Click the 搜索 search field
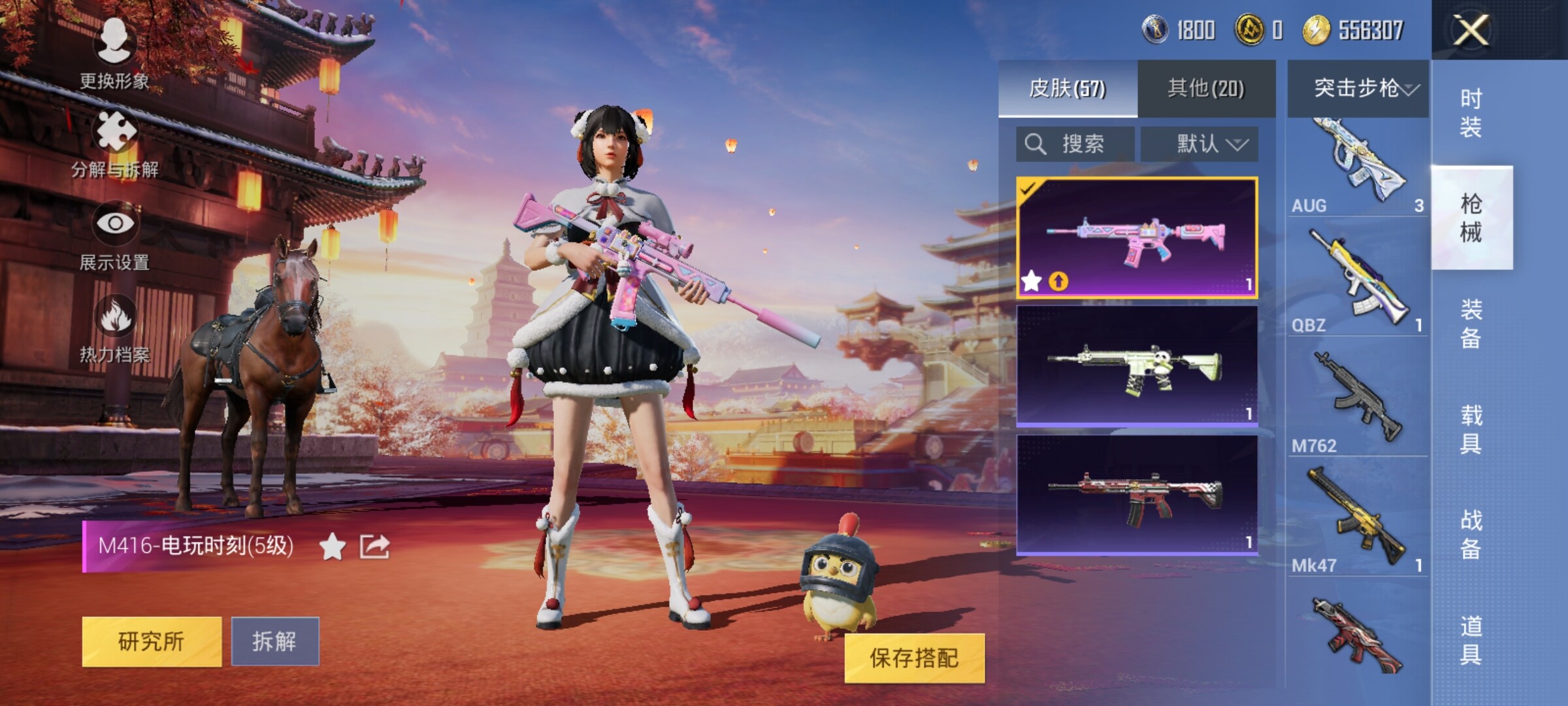 pyautogui.click(x=1074, y=144)
